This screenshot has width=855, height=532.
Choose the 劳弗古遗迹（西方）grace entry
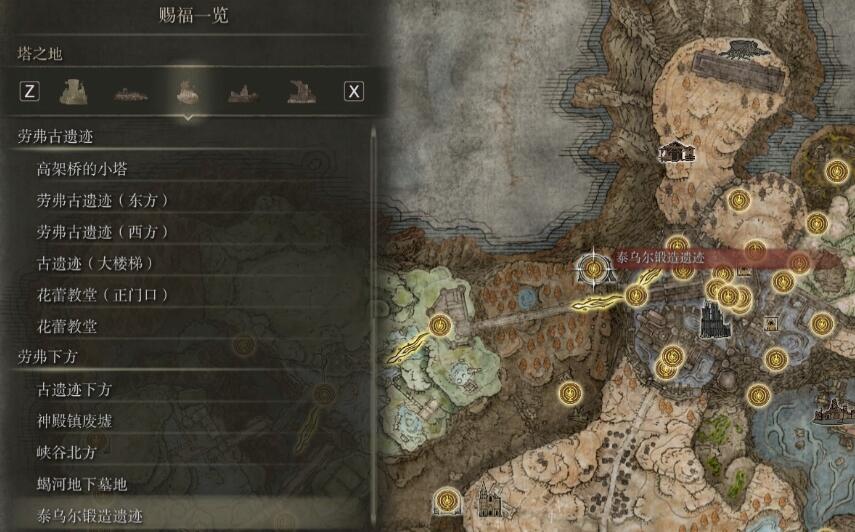coord(102,232)
